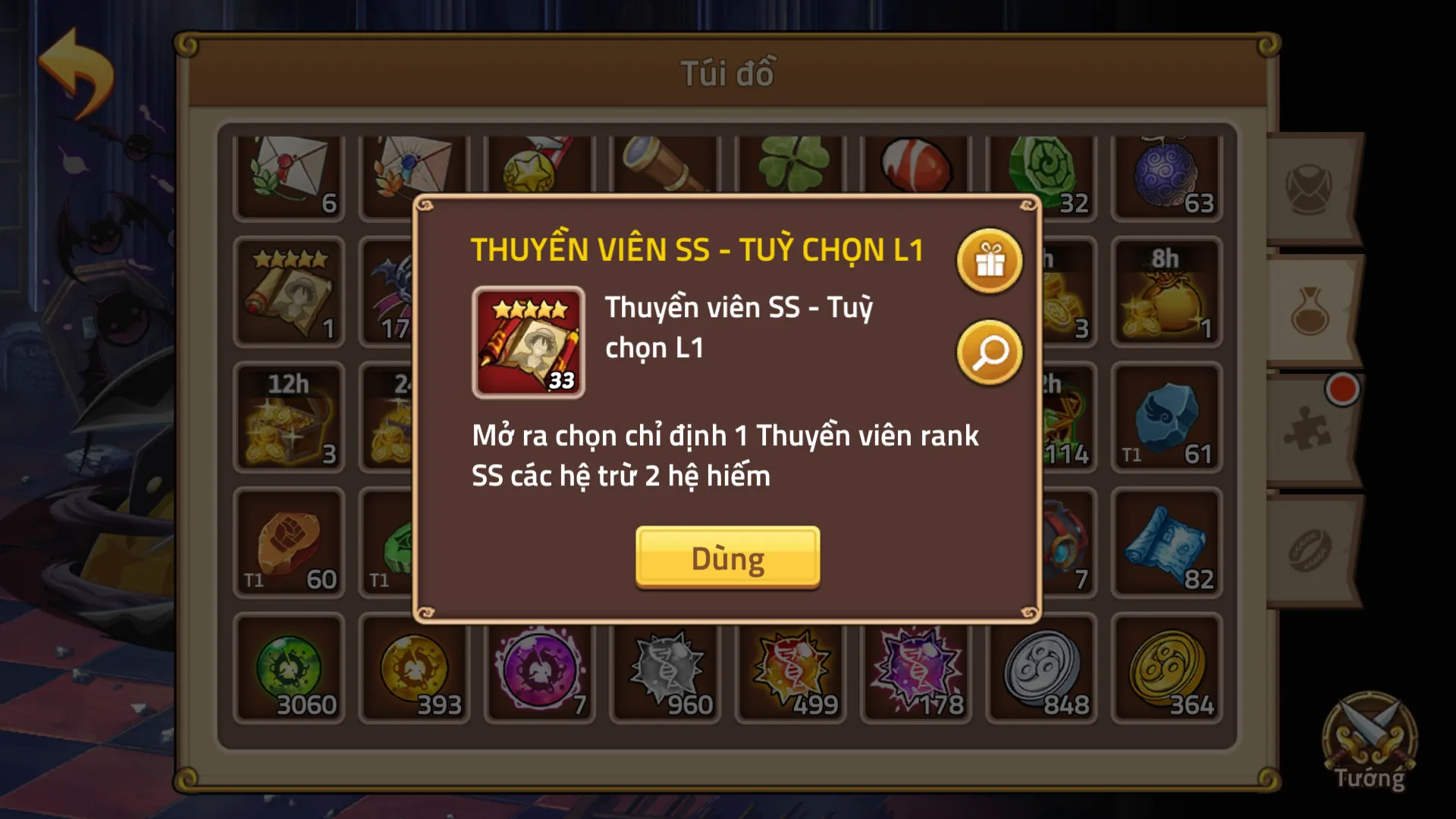1456x819 pixels.
Task: Select the blue winged stone slot
Action: pos(1166,418)
